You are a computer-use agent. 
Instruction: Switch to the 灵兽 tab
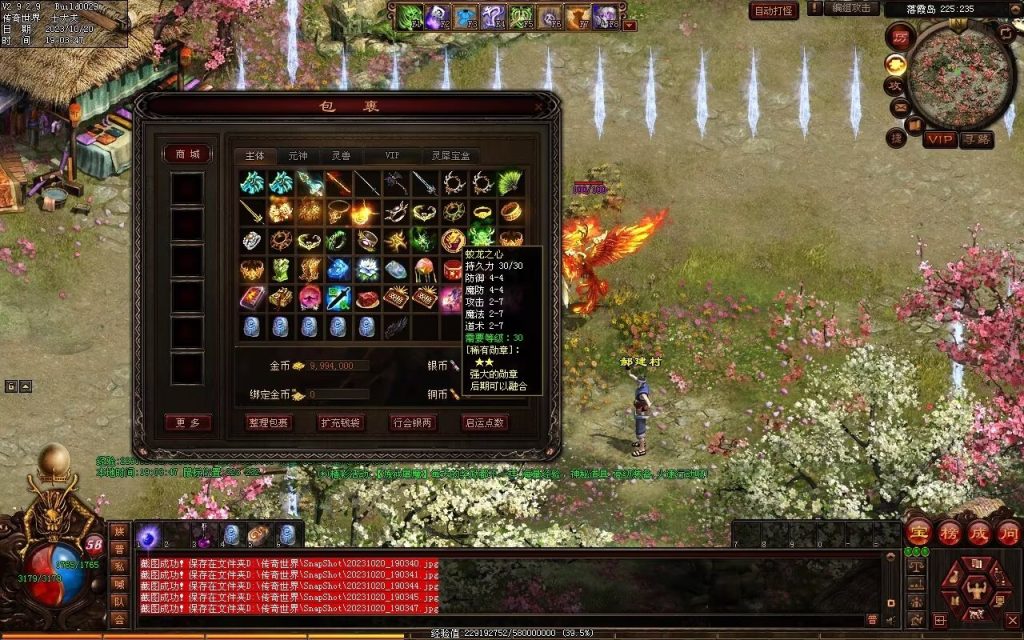point(341,156)
